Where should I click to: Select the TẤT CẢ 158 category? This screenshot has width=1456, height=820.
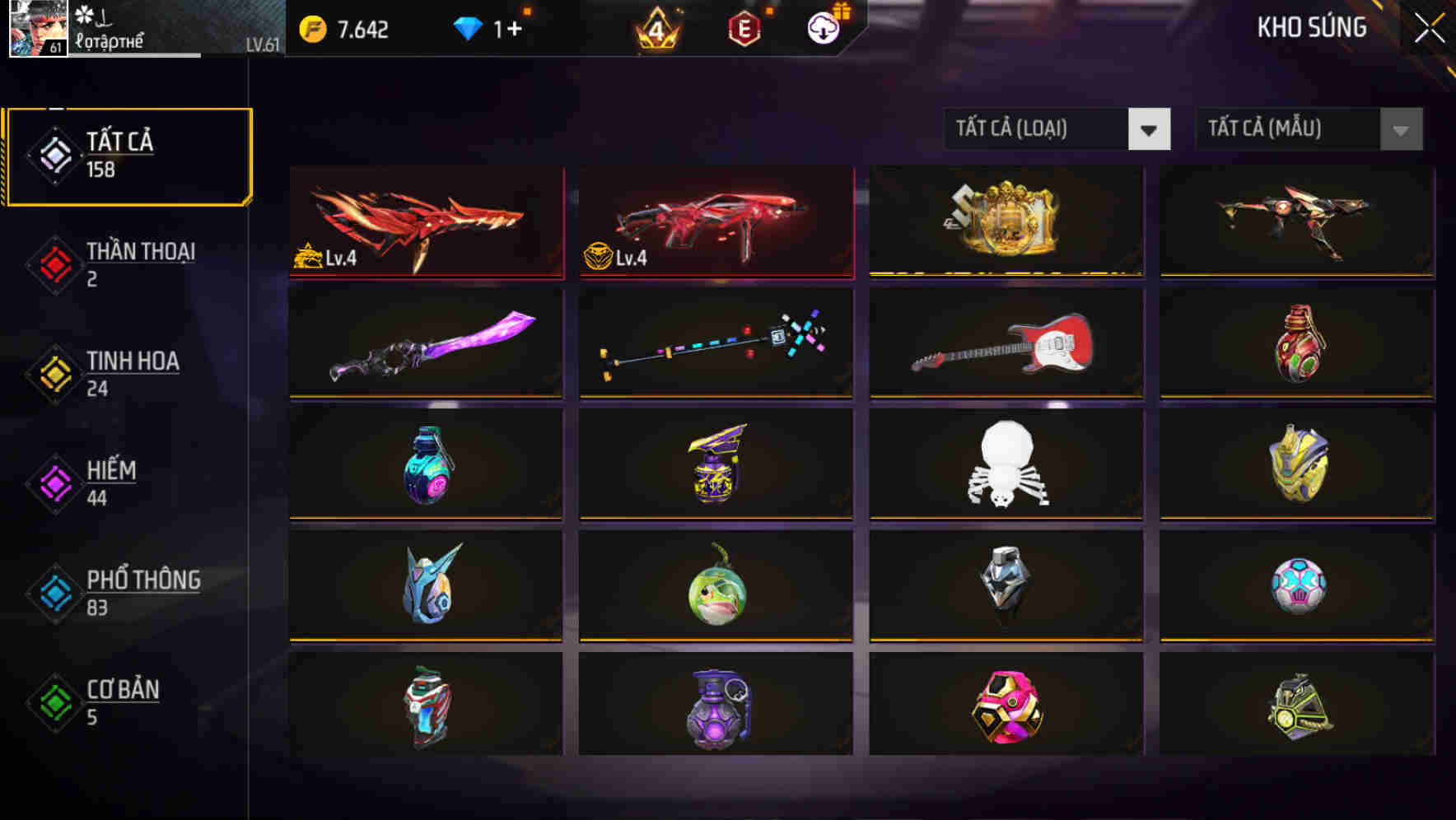point(128,153)
